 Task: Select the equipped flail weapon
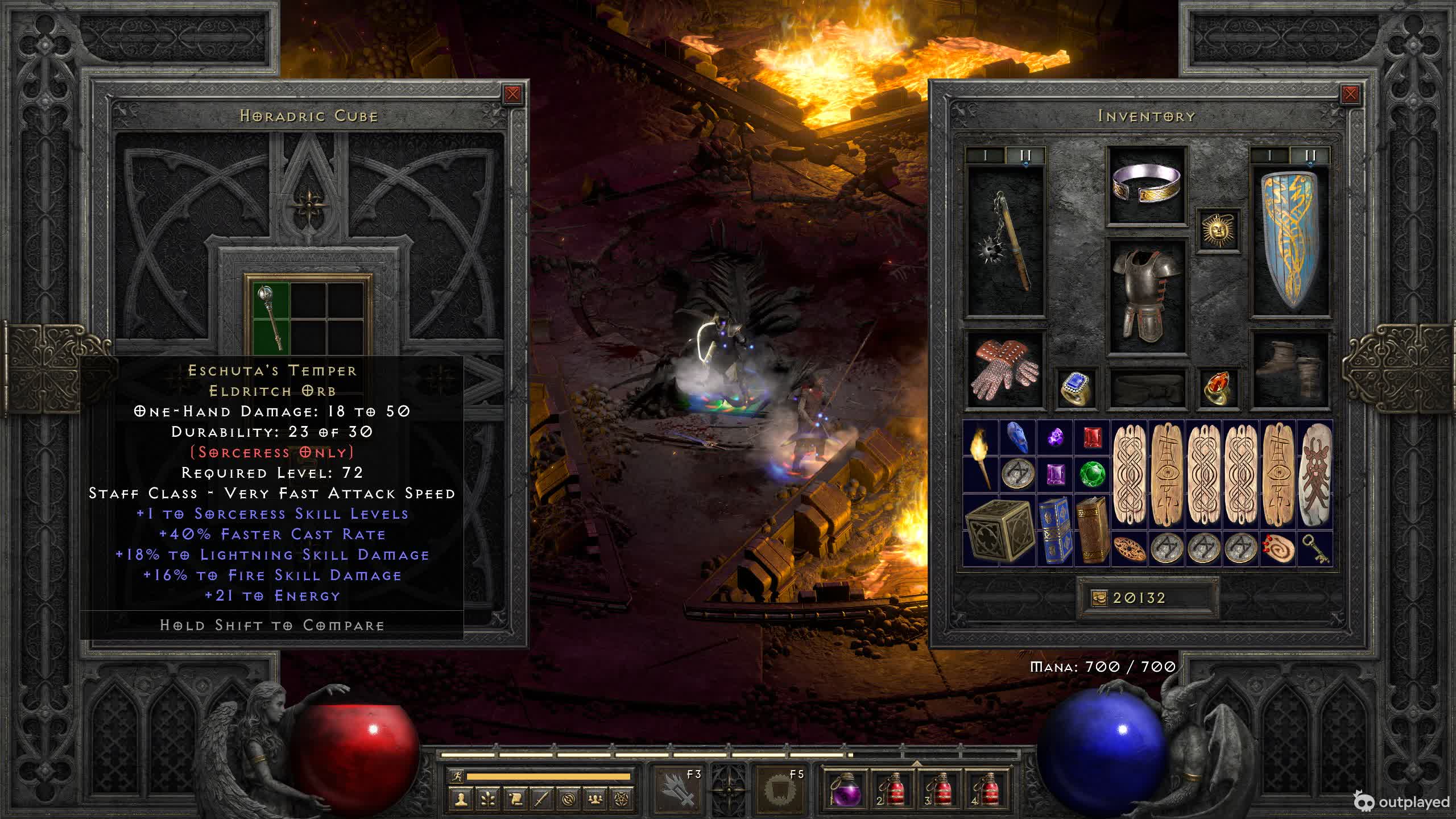click(x=1006, y=241)
